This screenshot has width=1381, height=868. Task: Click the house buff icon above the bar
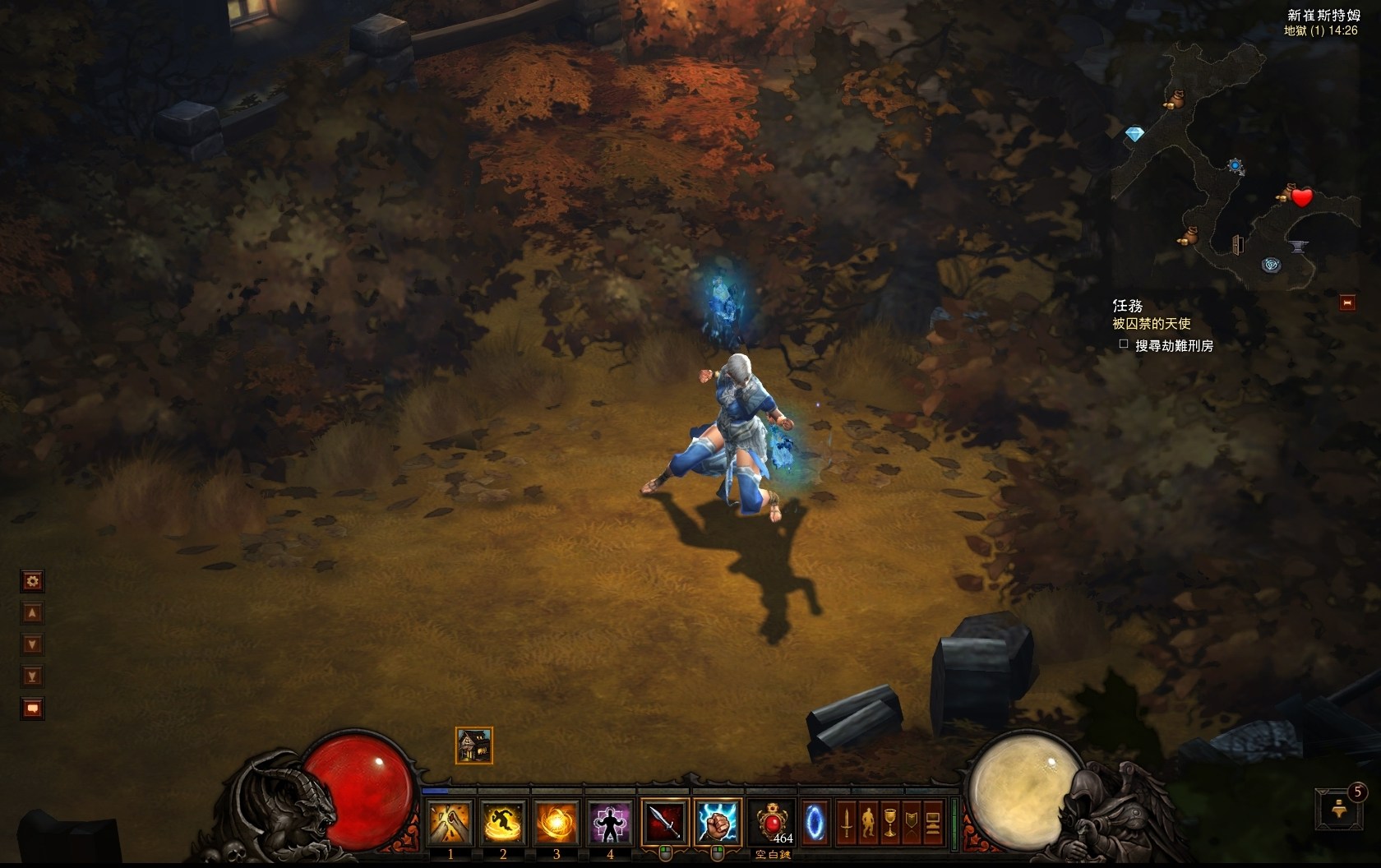pos(474,746)
